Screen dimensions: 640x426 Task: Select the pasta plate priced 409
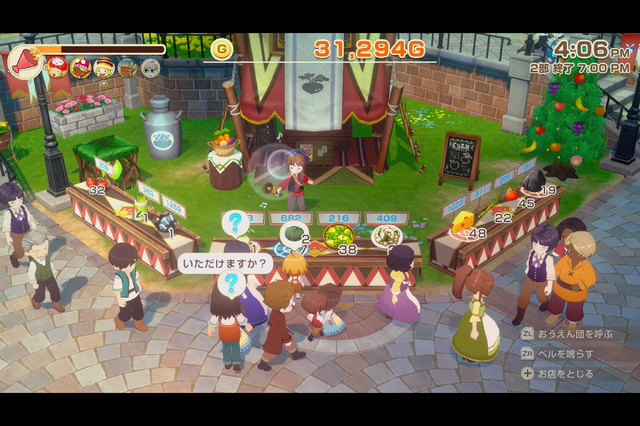click(386, 236)
